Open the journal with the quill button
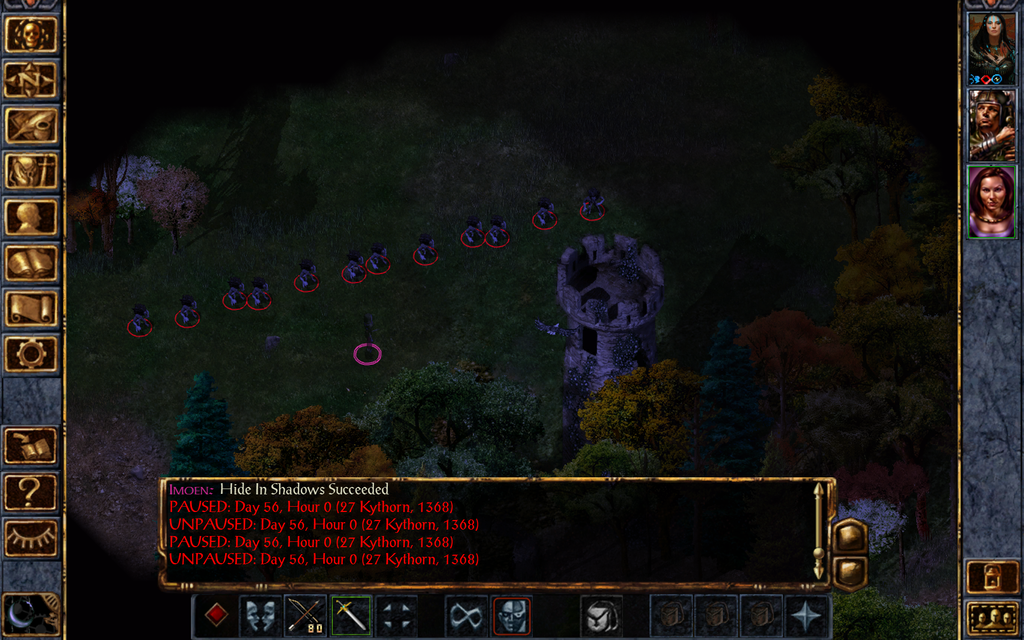Screen dimensions: 1024x640 click(x=31, y=125)
